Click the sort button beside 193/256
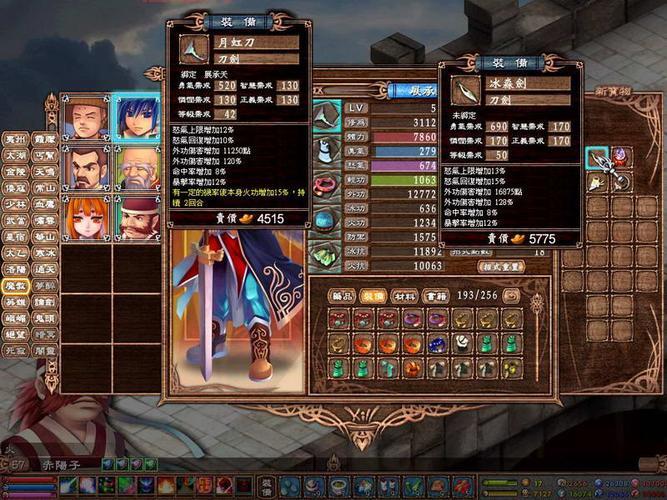 tap(511, 296)
